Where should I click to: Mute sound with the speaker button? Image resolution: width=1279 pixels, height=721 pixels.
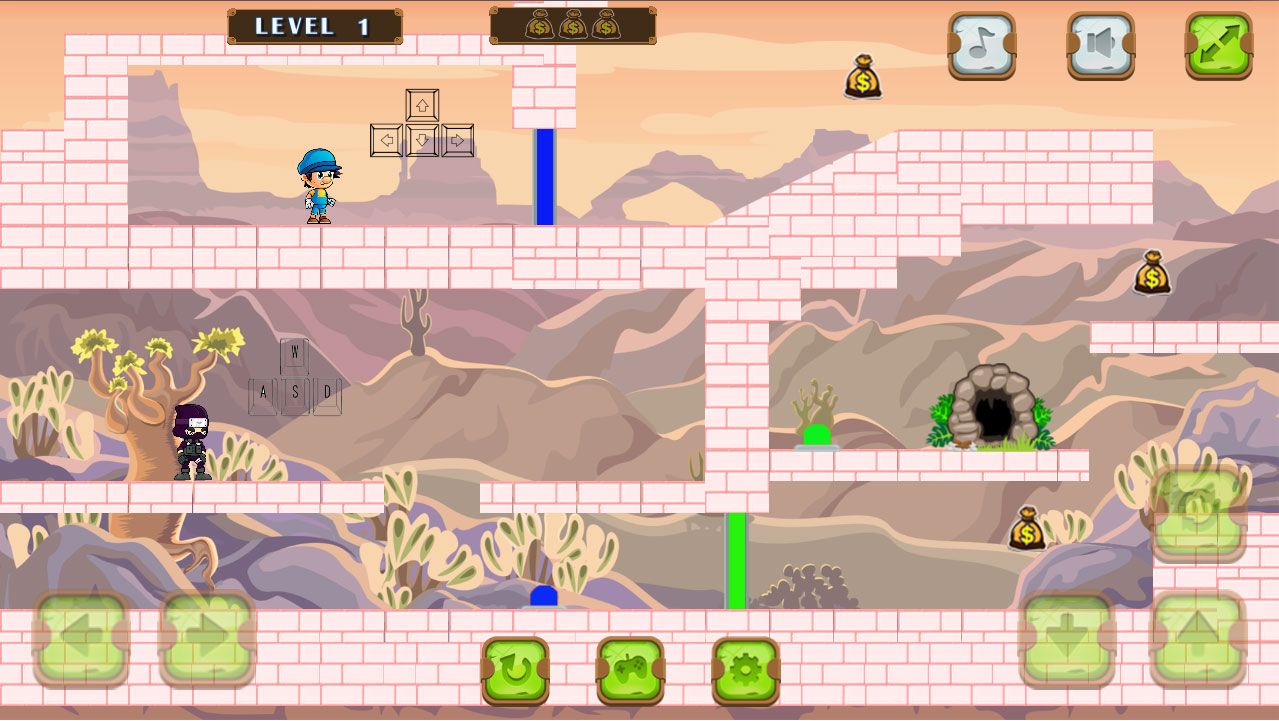point(1100,45)
